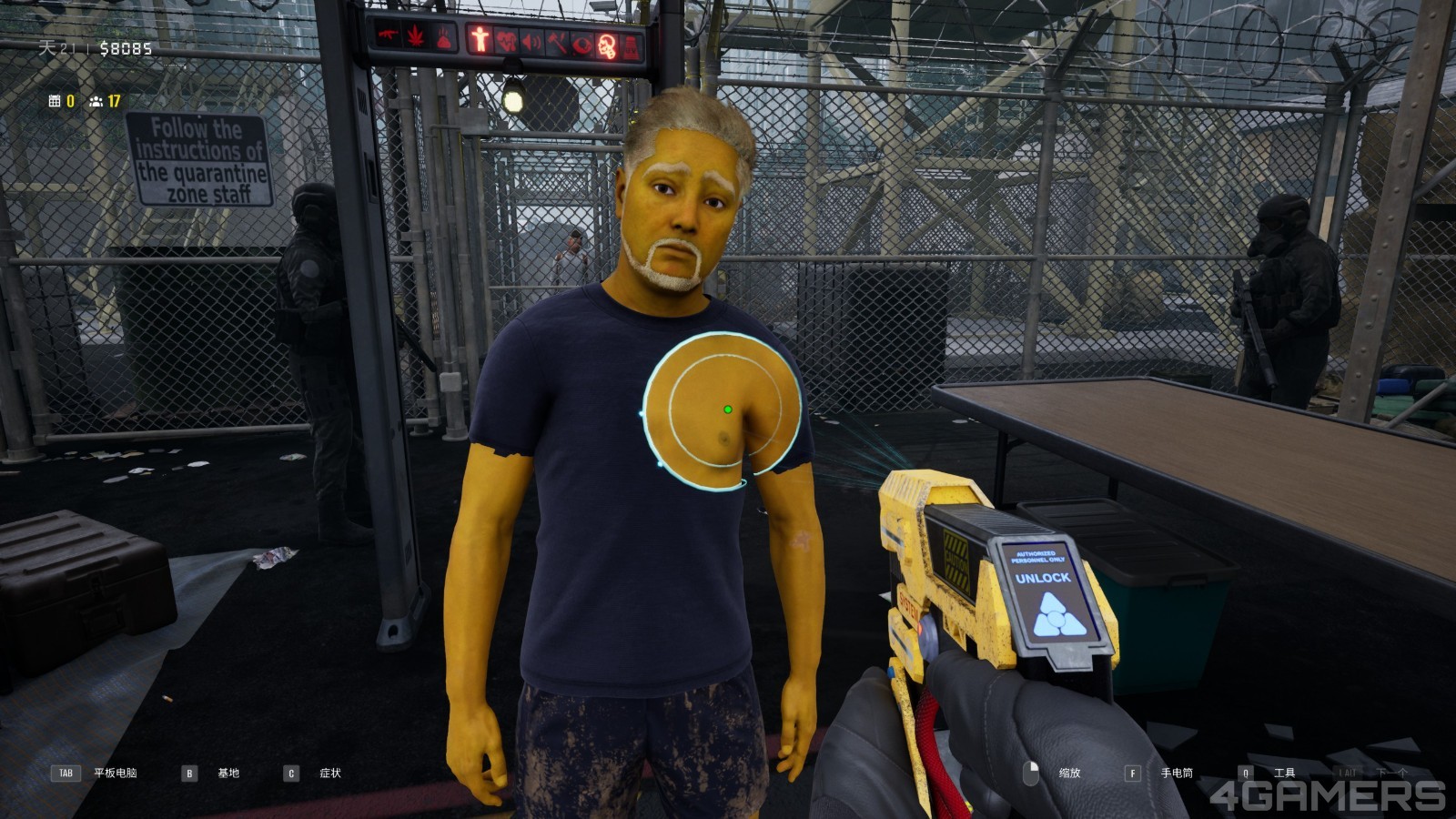Toggle zoom using the mouse button prompt
Viewport: 1456px width, 819px height.
coord(1029,773)
